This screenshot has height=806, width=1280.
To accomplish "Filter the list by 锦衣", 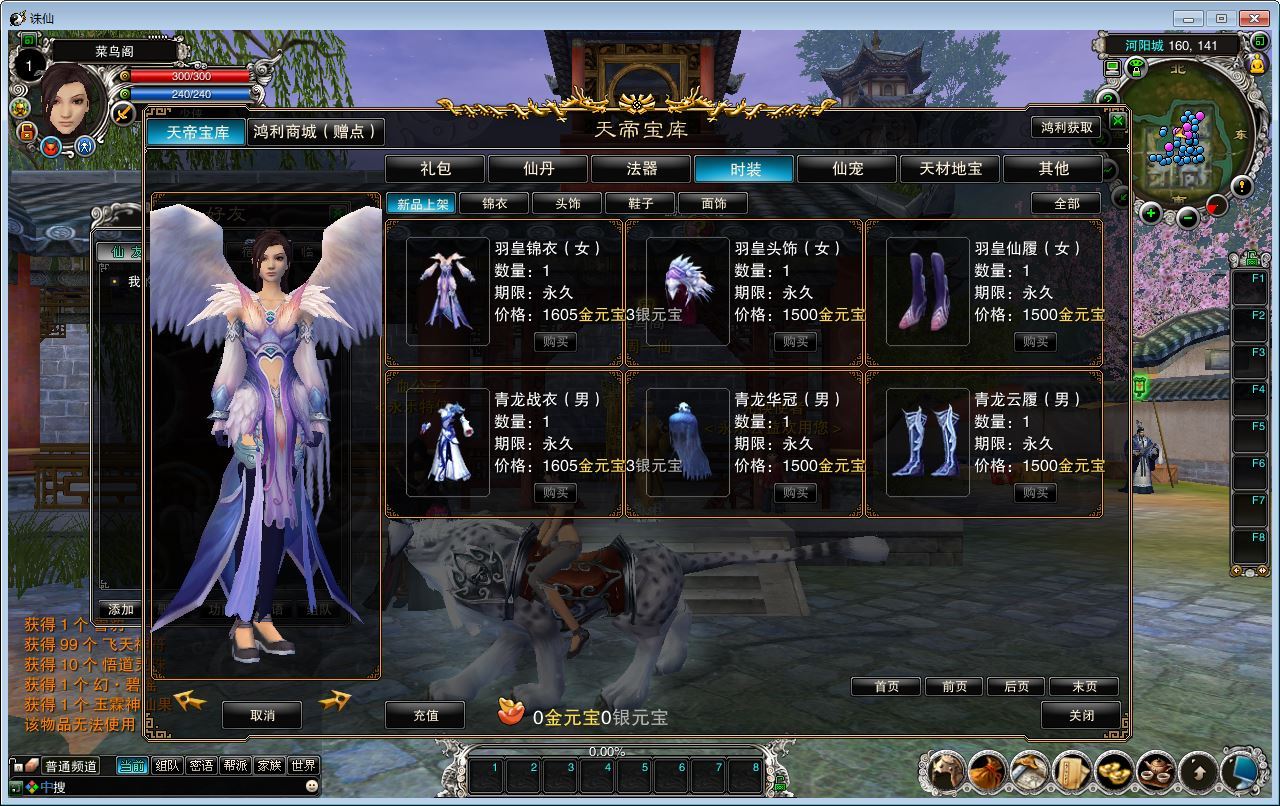I will tap(494, 204).
